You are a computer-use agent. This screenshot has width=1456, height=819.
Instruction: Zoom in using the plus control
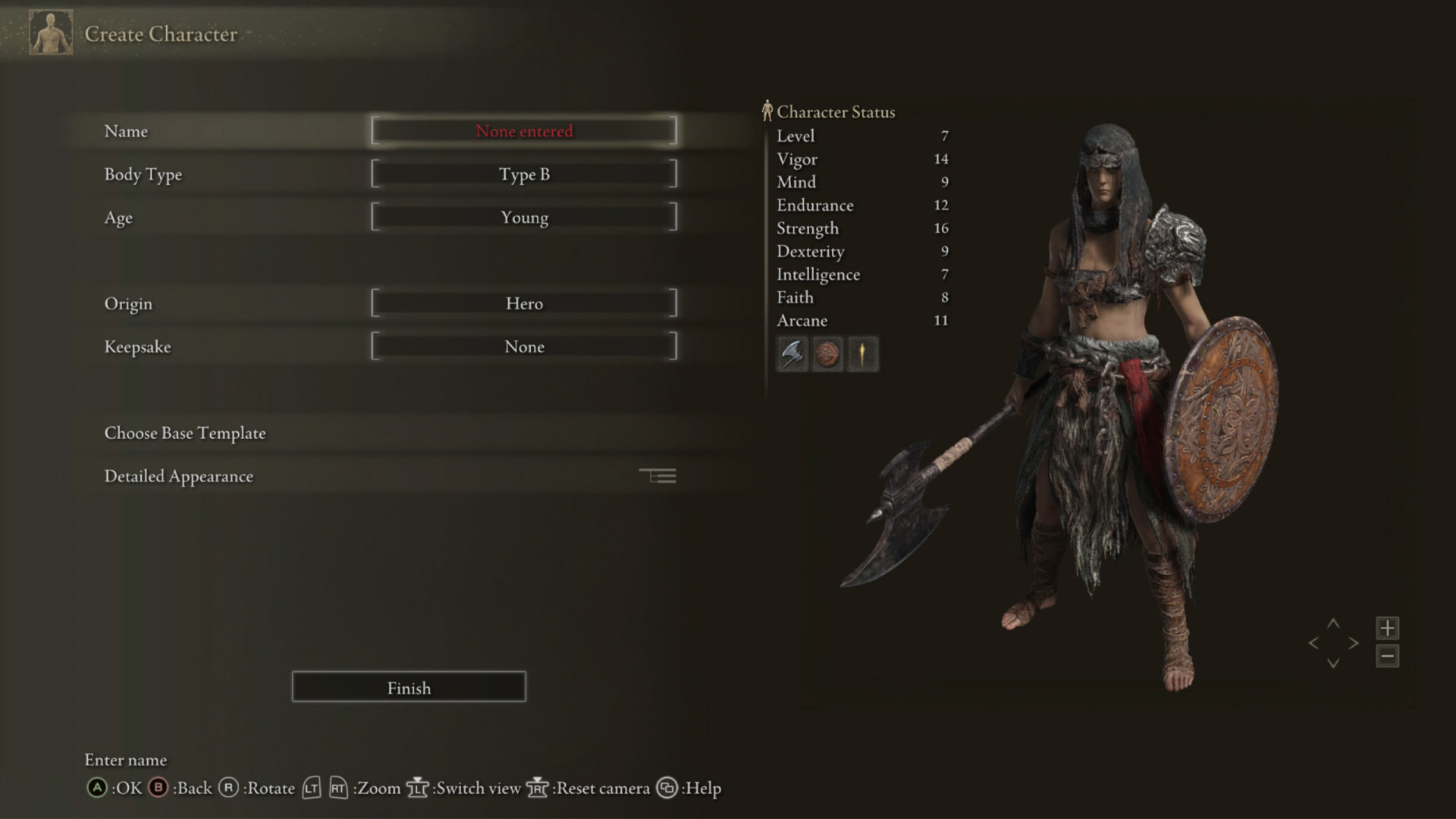[x=1388, y=627]
